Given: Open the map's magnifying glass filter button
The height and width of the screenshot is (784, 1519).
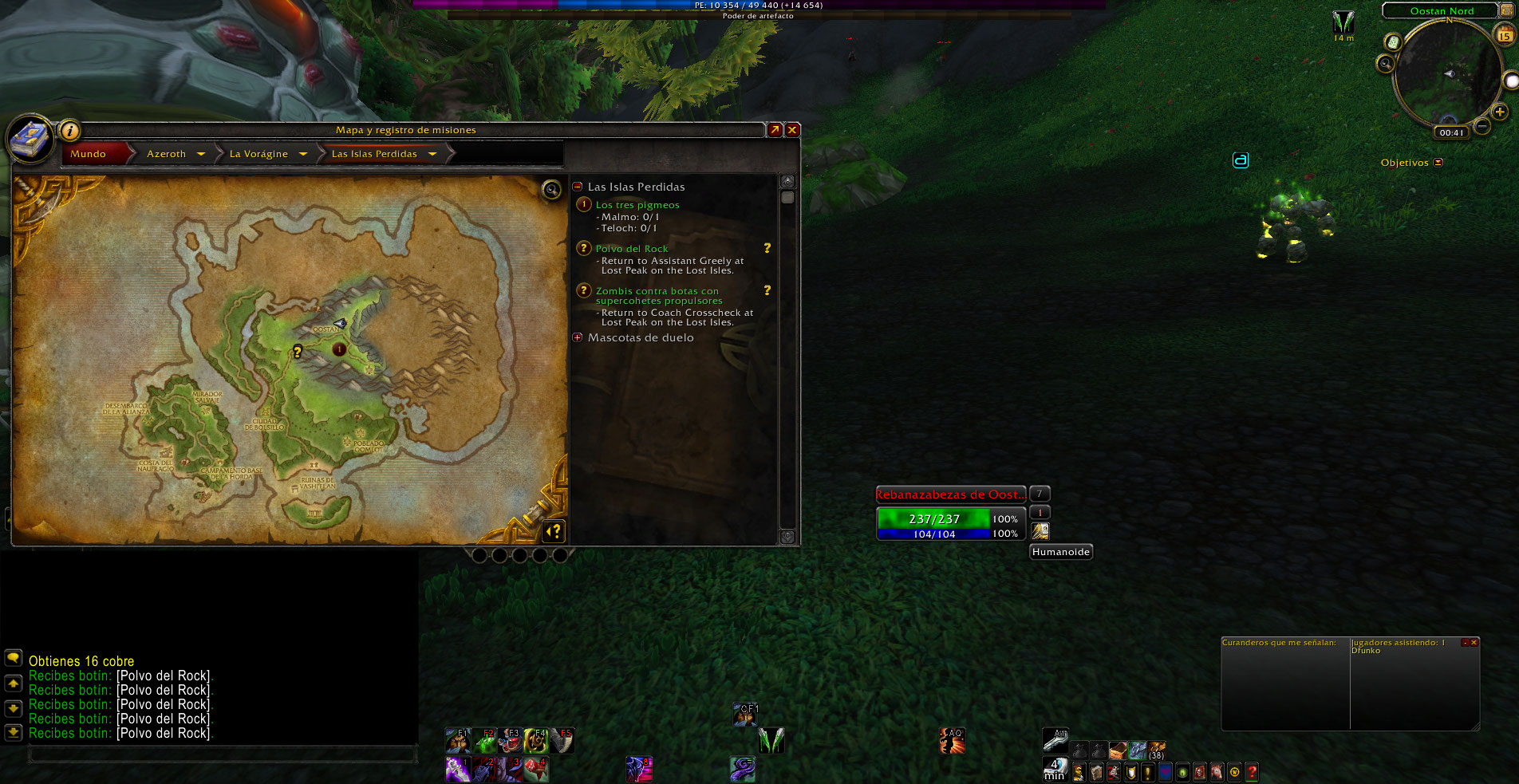Looking at the screenshot, I should coord(551,189).
